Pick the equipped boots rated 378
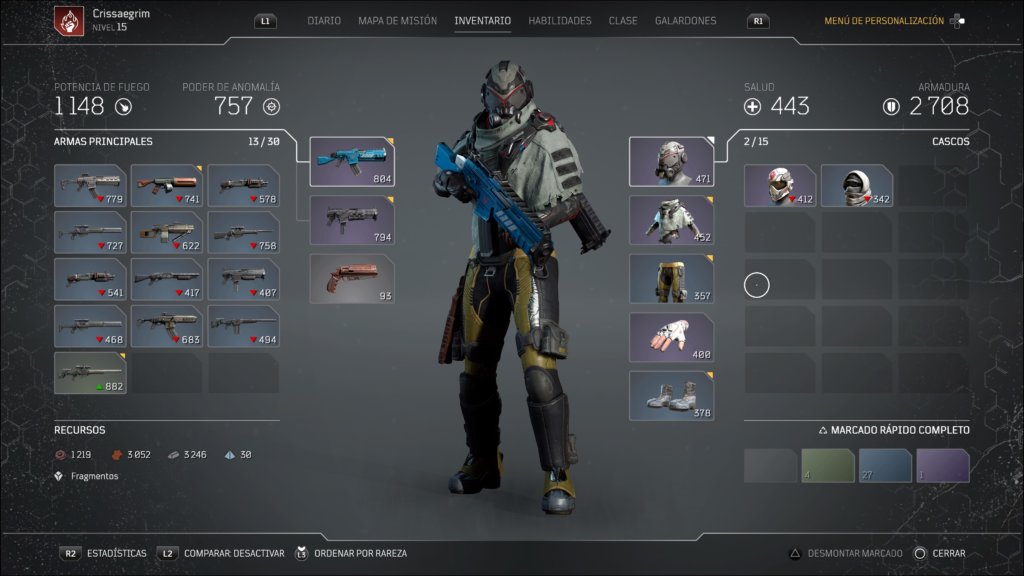The image size is (1024, 576). 671,396
